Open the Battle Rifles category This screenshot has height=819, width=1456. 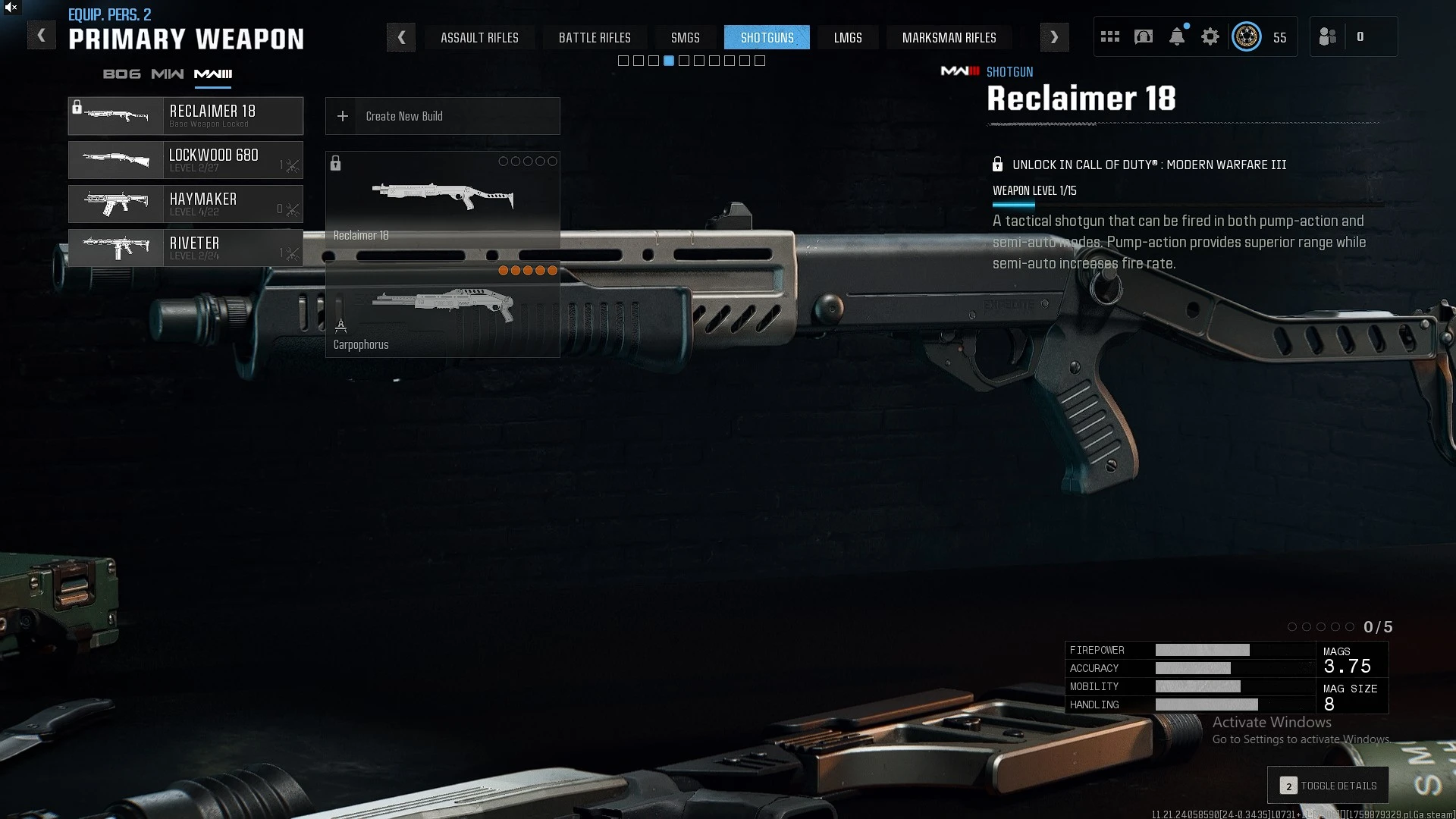click(595, 37)
